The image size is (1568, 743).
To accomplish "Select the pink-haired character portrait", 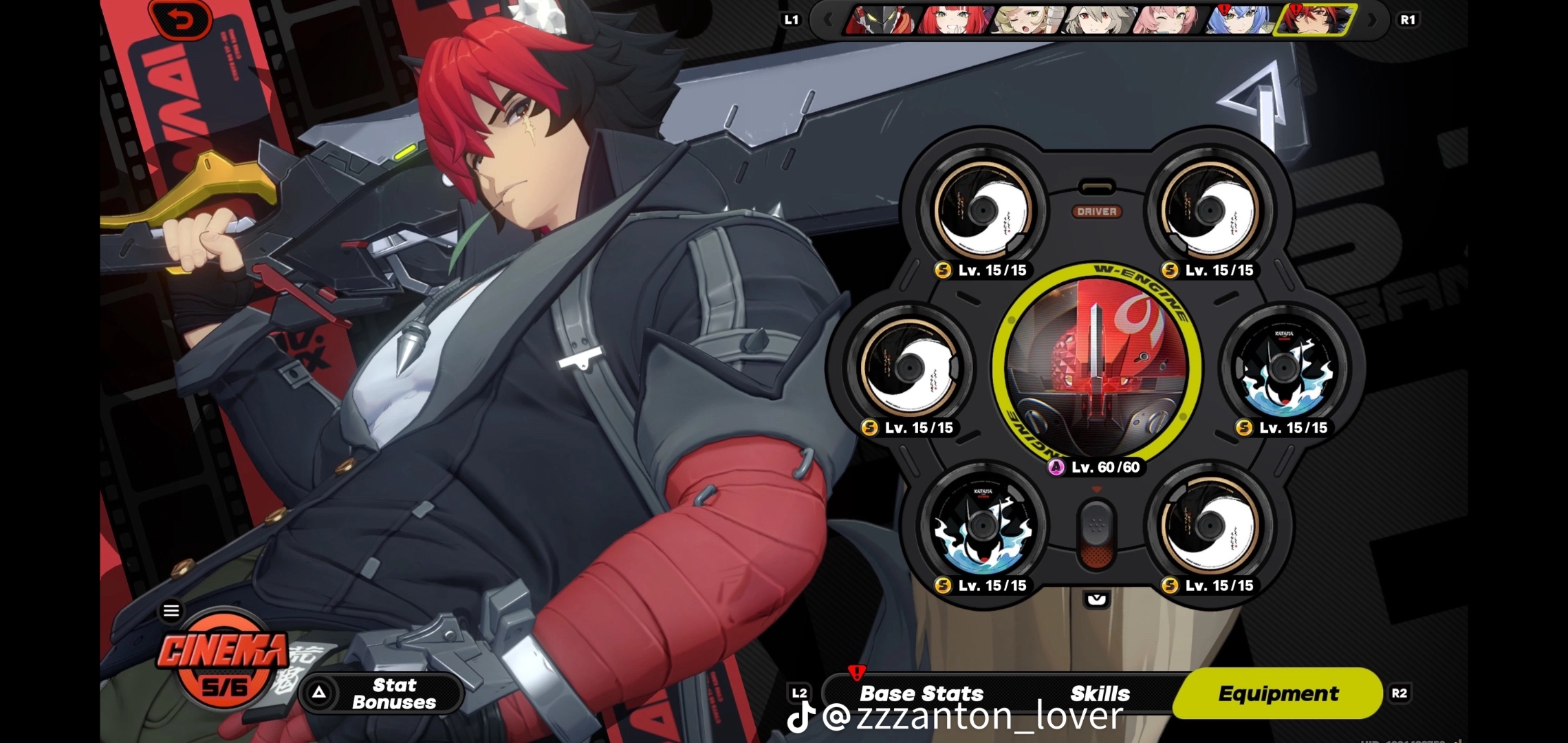I will click(1170, 20).
